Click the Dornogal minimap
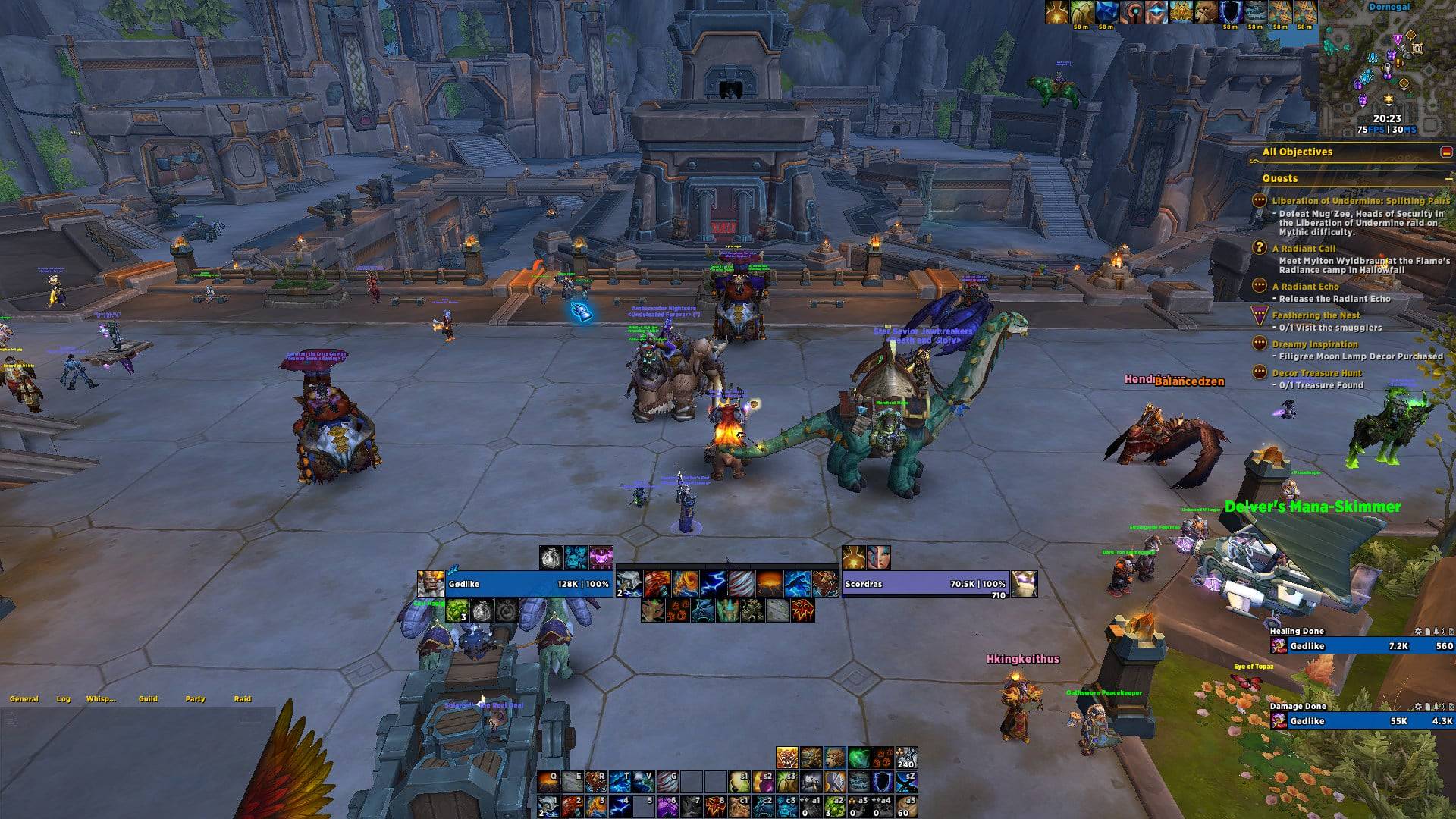Image resolution: width=1456 pixels, height=819 pixels. pos(1387,72)
